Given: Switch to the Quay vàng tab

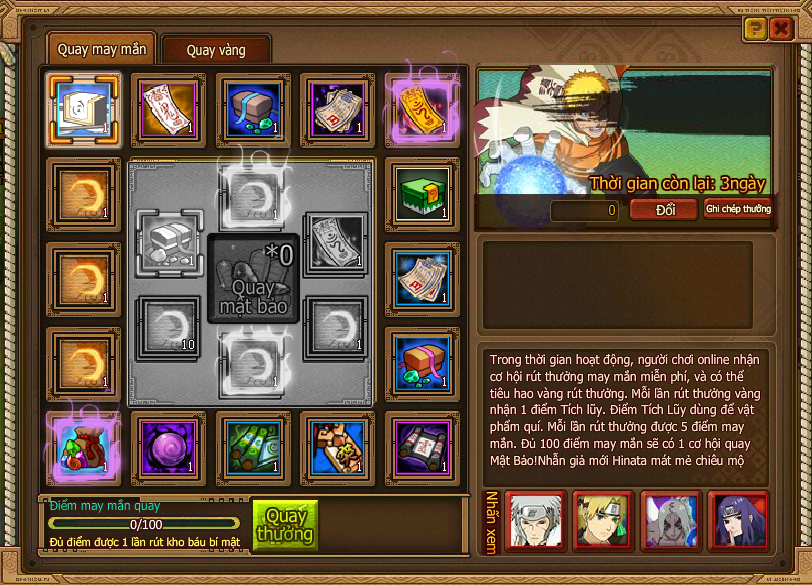Looking at the screenshot, I should point(216,49).
